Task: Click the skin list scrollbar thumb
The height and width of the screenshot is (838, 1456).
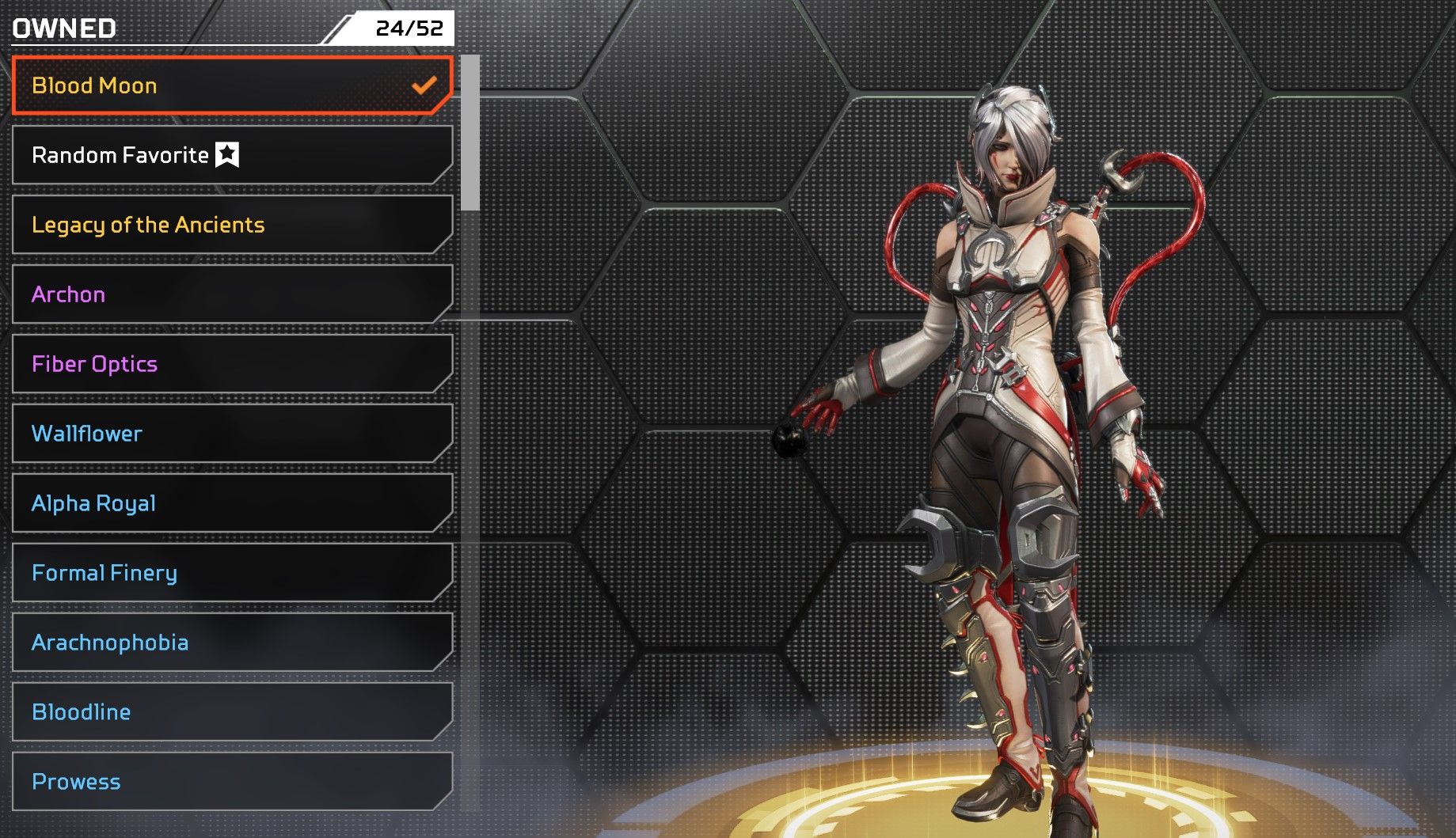Action: coord(470,132)
